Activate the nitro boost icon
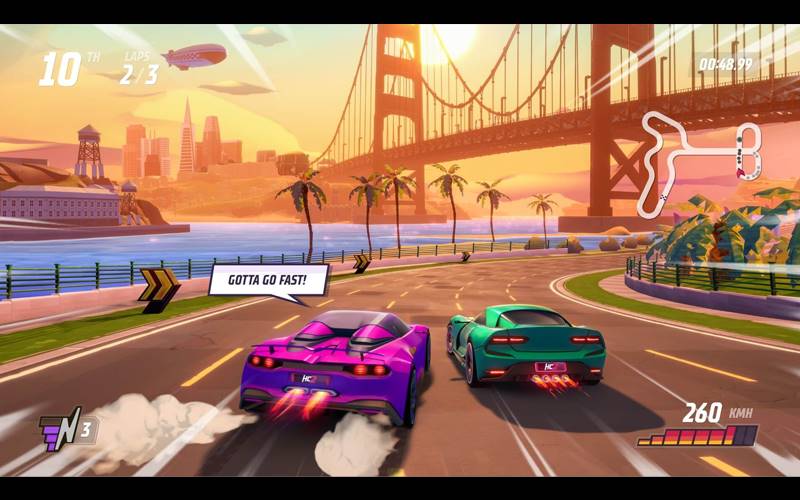The width and height of the screenshot is (800, 500). pos(59,432)
